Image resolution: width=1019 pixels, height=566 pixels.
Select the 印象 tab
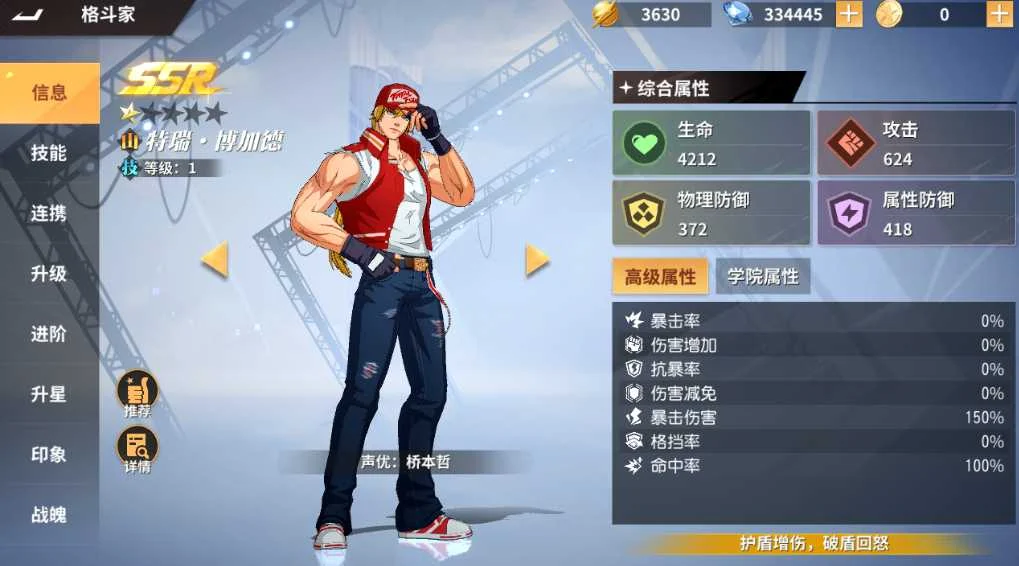coord(49,454)
